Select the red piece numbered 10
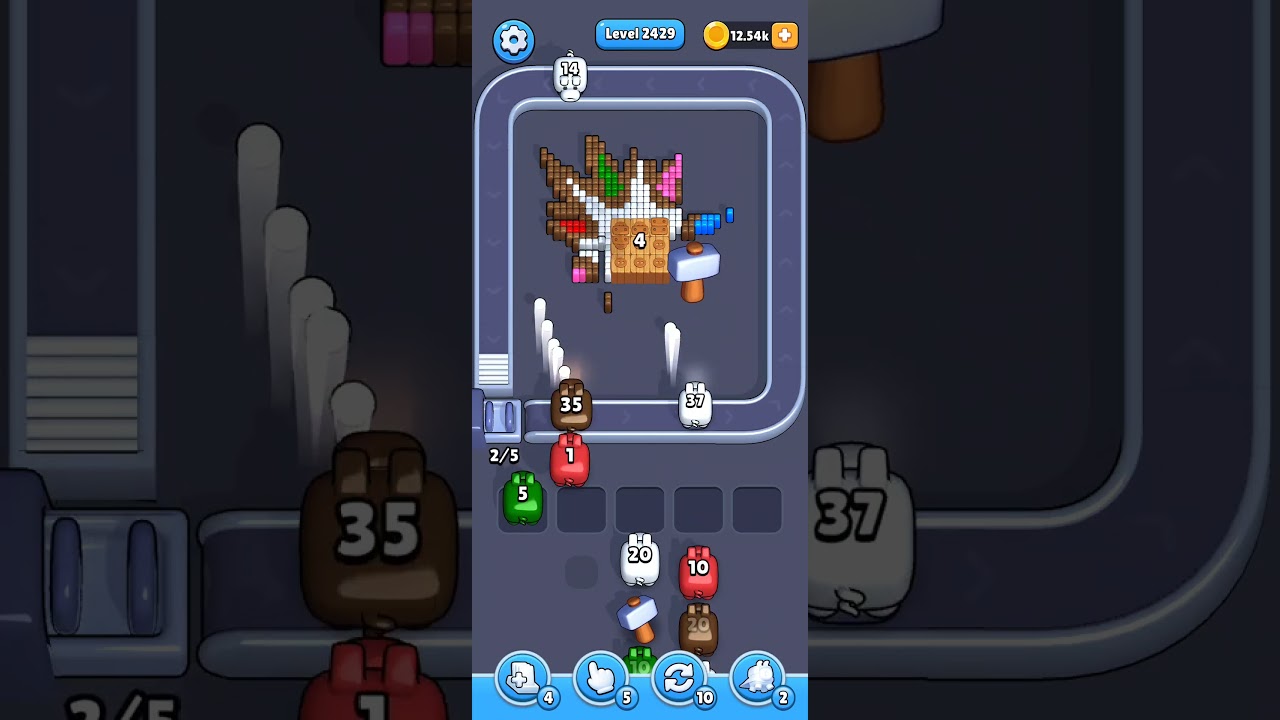Image resolution: width=1280 pixels, height=720 pixels. tap(698, 570)
